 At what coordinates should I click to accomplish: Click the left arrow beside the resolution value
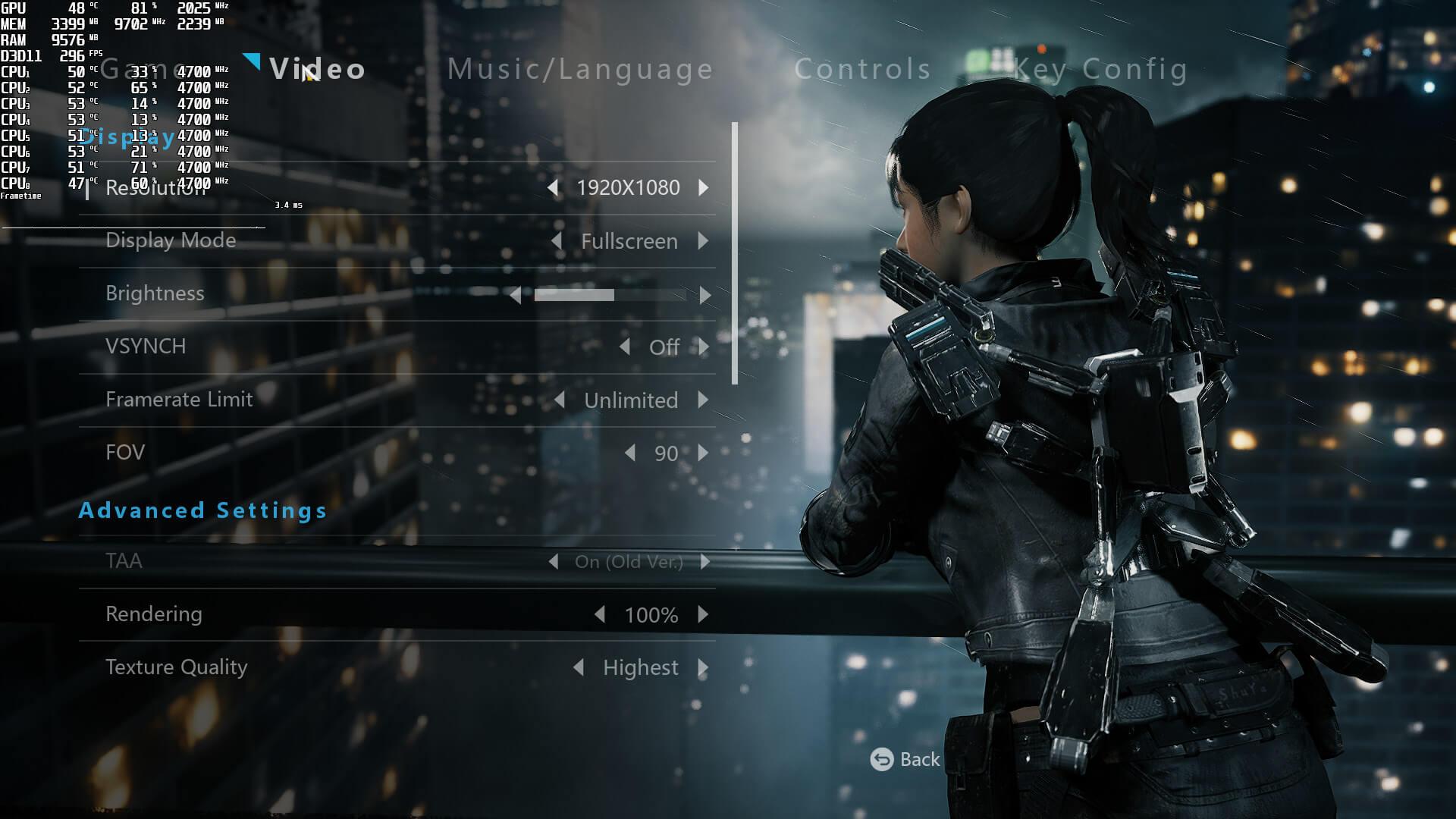[x=553, y=187]
